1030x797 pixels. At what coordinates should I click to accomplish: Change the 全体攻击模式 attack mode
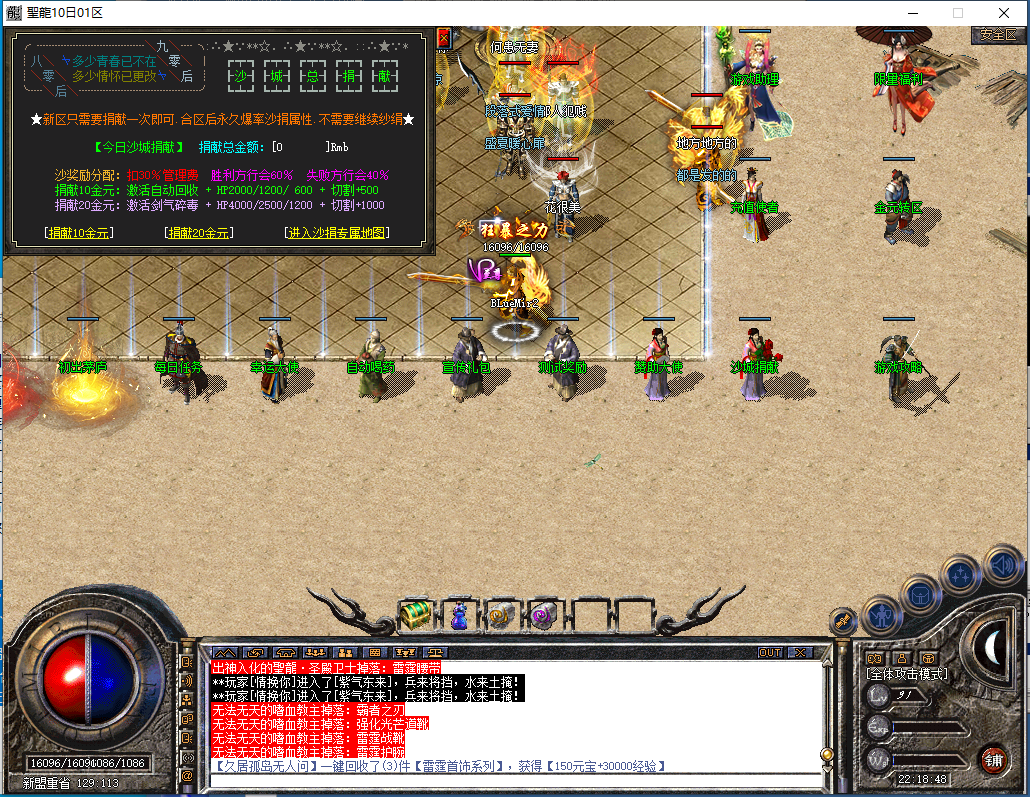(x=906, y=674)
